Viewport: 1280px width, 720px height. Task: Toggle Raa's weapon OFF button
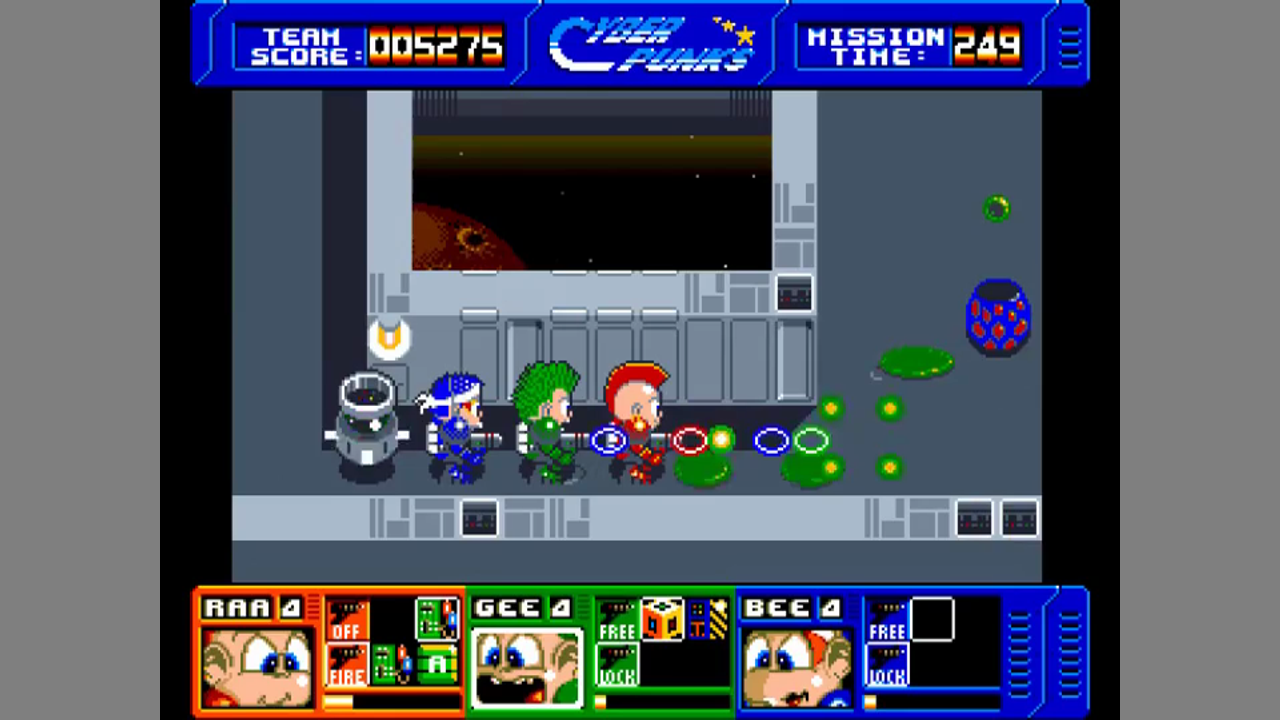pyautogui.click(x=346, y=619)
